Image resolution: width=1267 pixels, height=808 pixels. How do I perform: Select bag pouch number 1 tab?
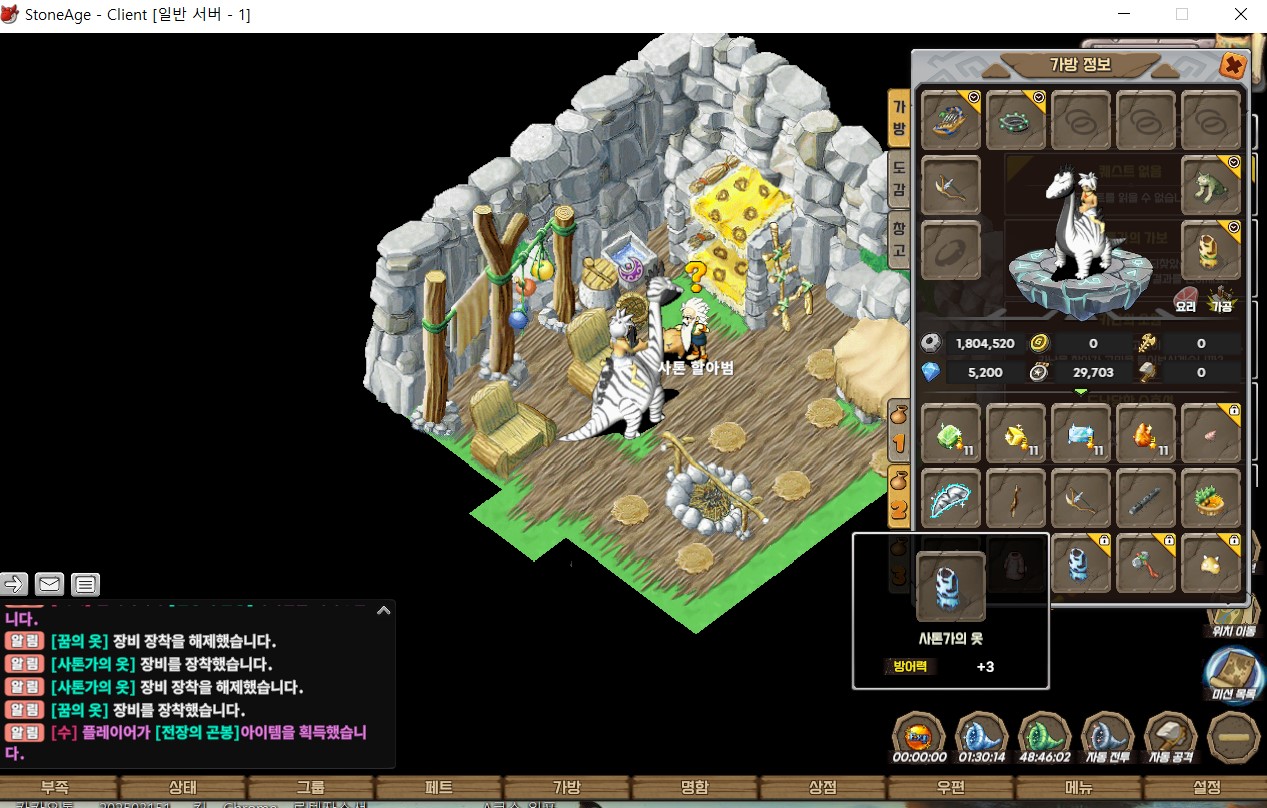[x=899, y=429]
